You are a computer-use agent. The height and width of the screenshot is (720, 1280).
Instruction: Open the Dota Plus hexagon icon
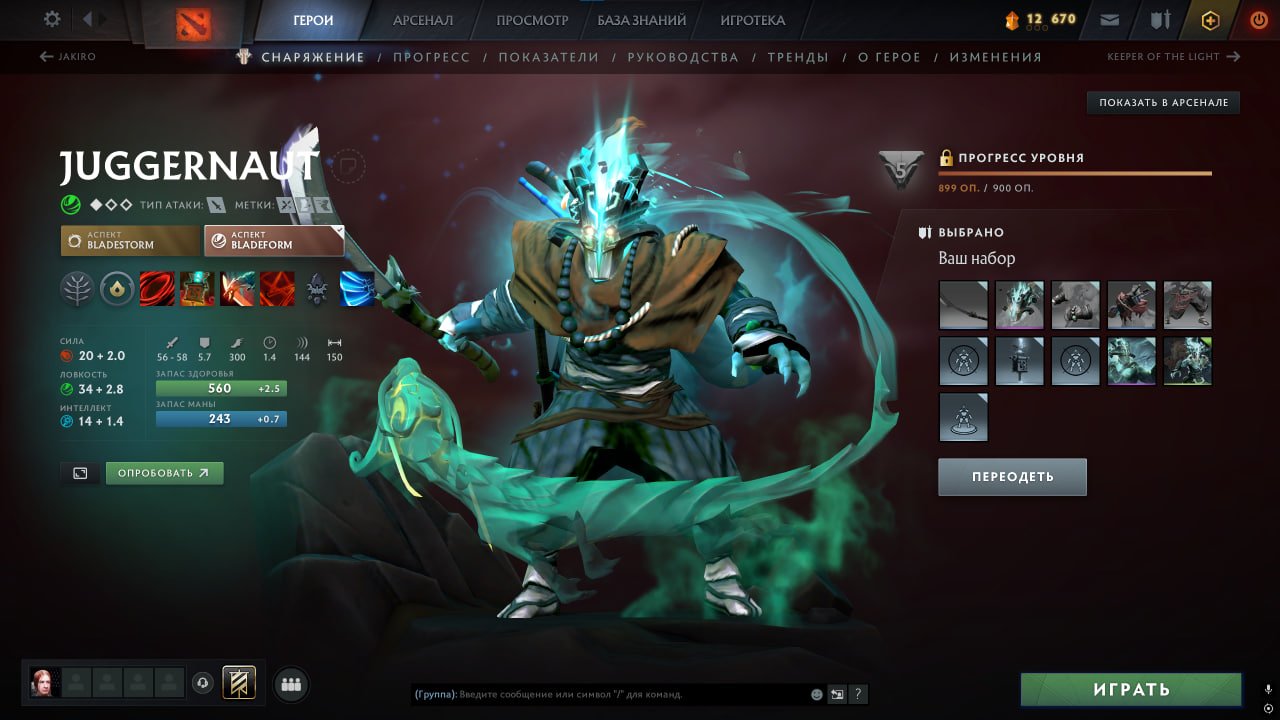click(1209, 19)
